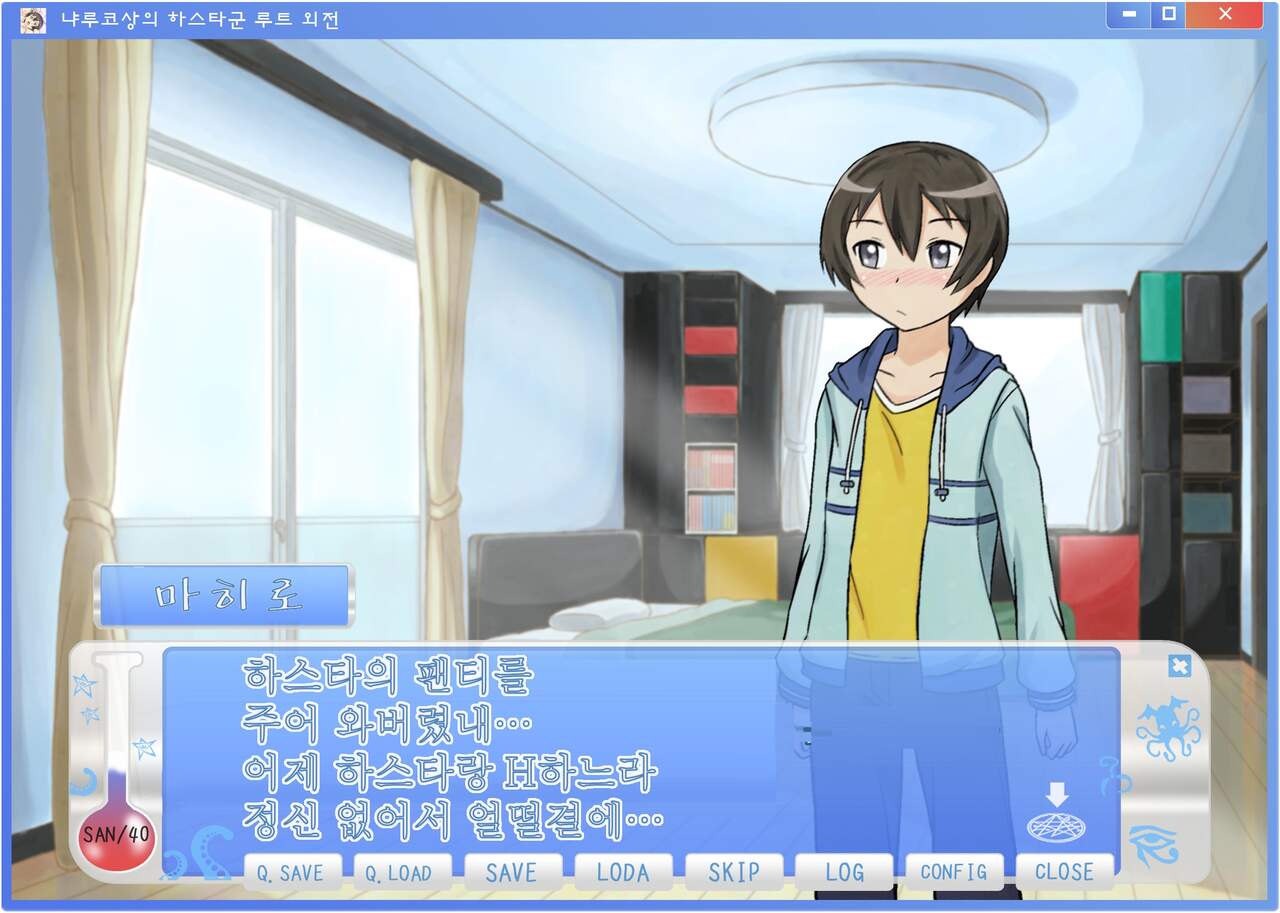Screen dimensions: 1280x913
Task: Open the LODA load menu
Action: tap(622, 872)
